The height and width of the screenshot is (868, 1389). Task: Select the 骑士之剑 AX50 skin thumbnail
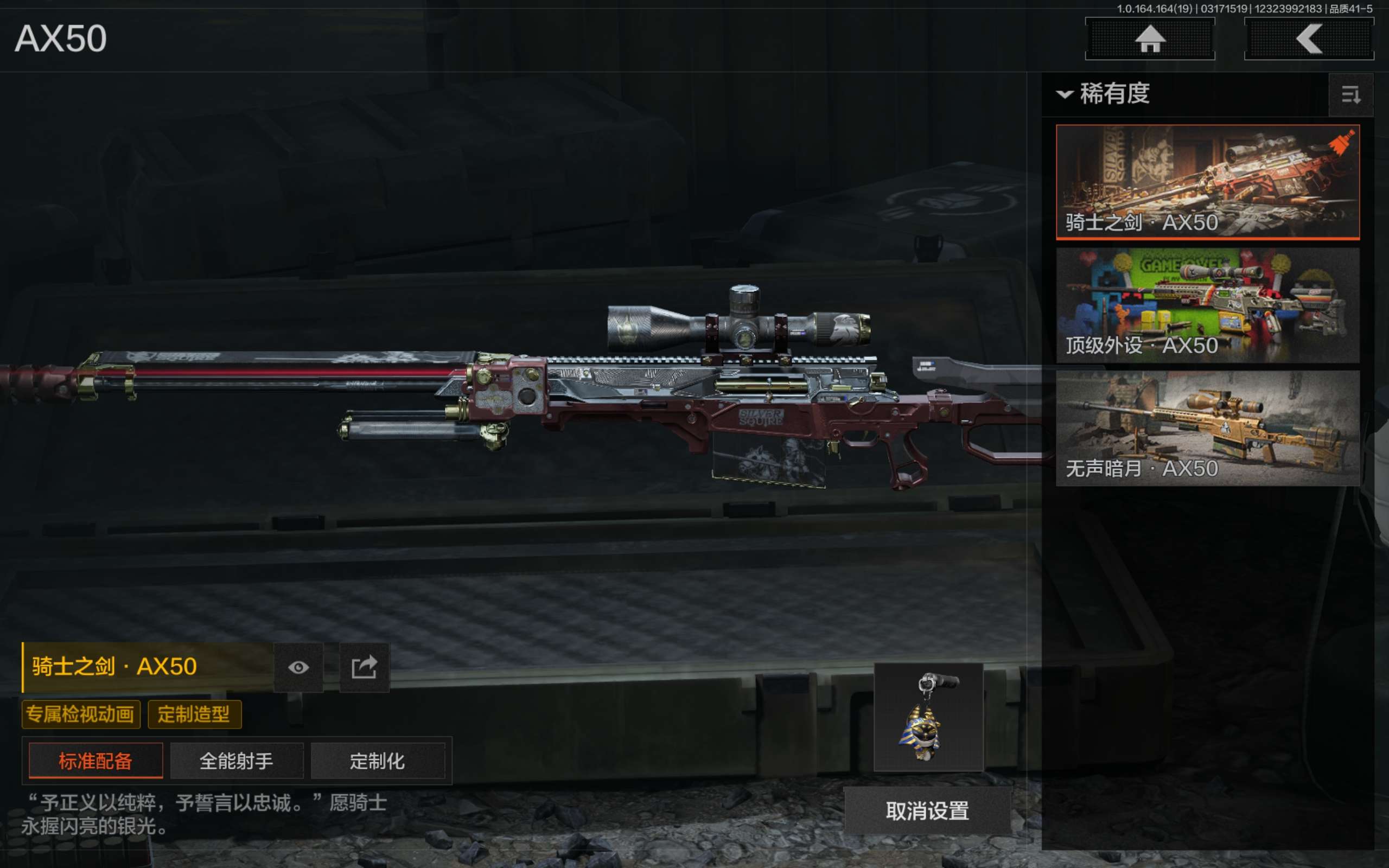(1207, 181)
